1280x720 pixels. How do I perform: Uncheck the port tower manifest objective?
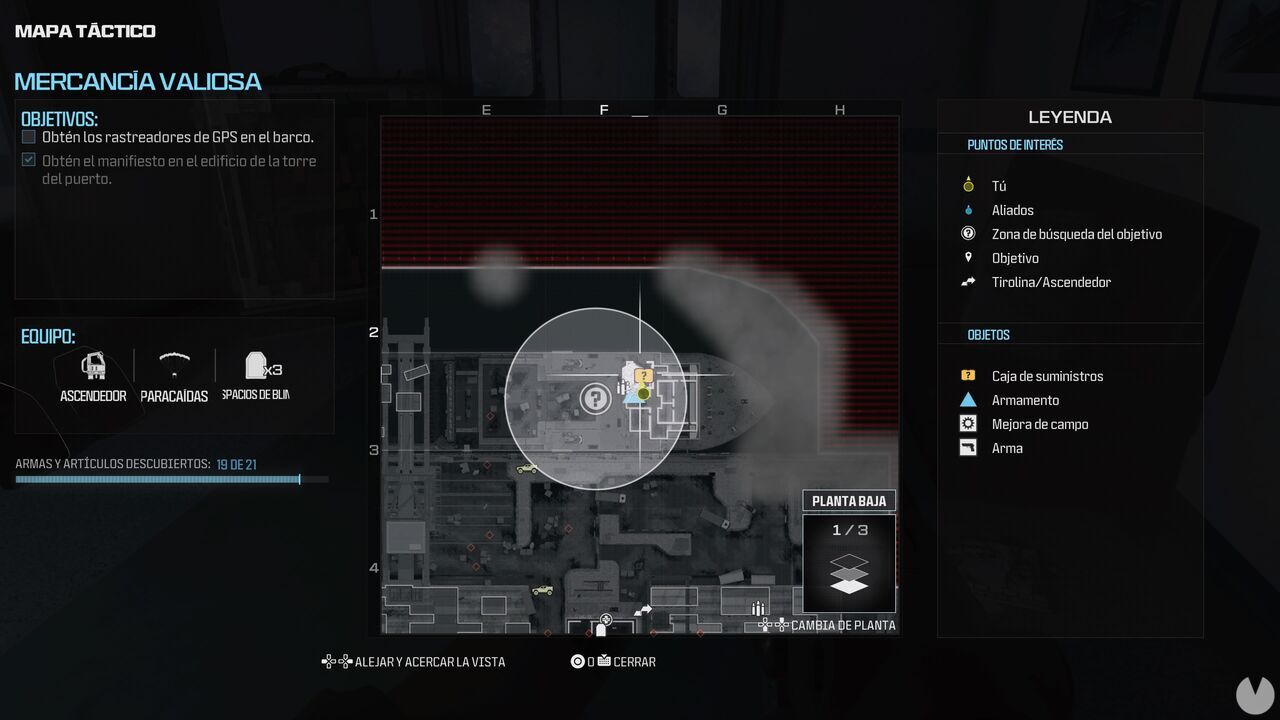point(28,160)
